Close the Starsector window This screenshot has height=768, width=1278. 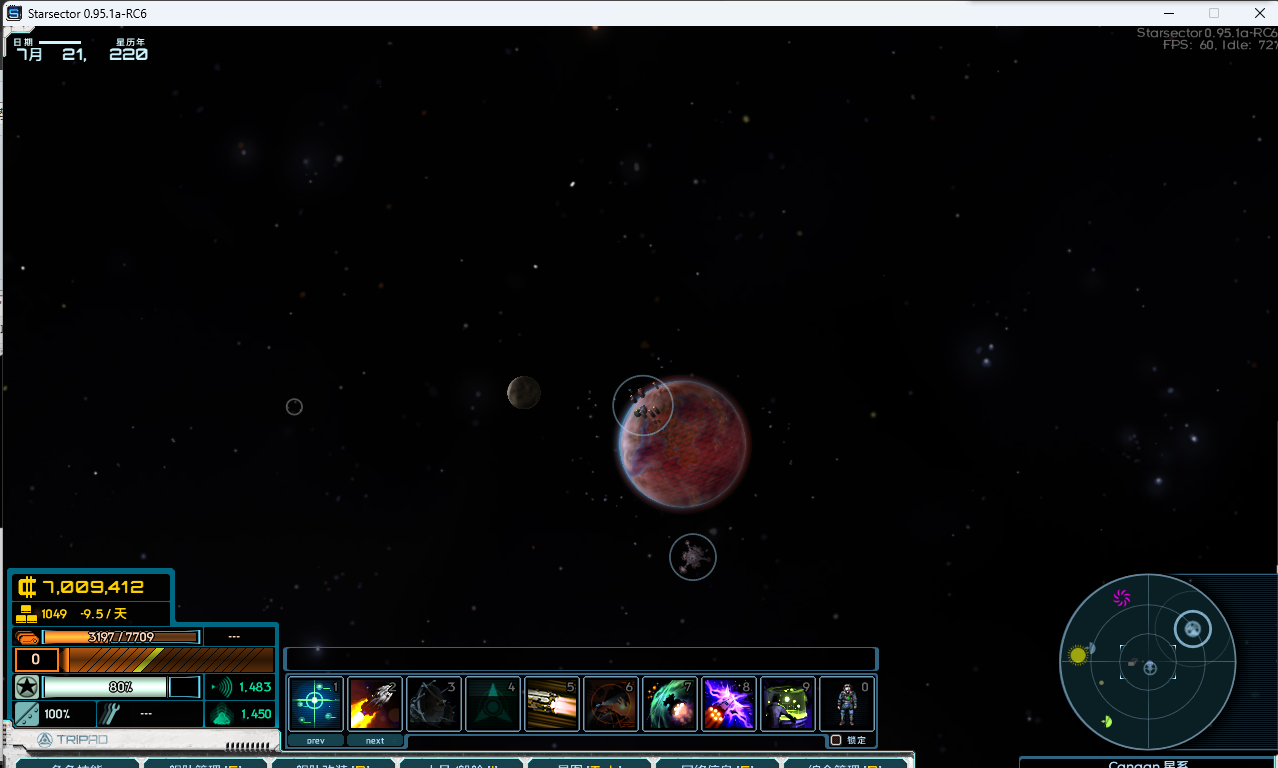coord(1258,13)
